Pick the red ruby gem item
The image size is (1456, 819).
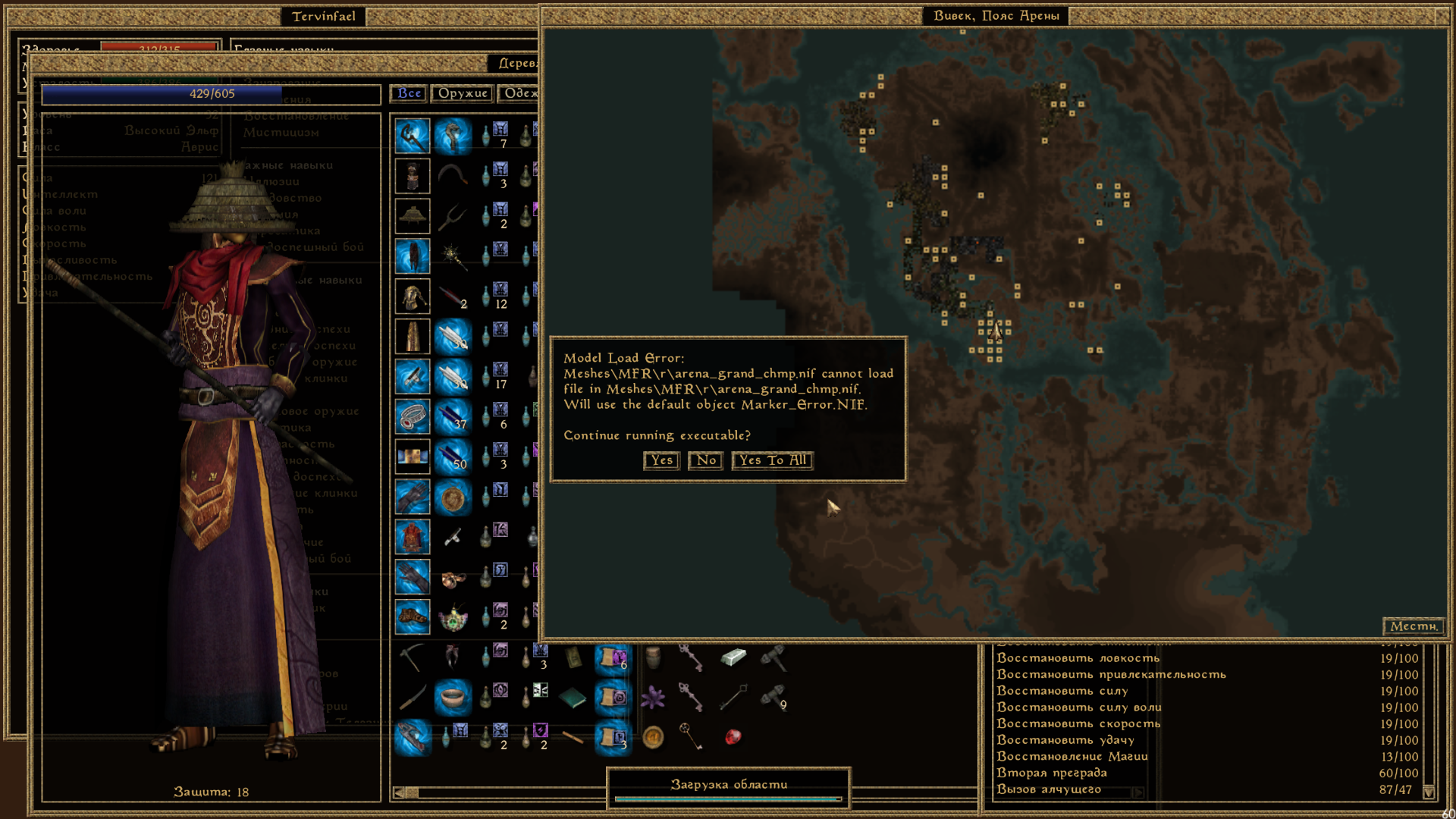733,737
